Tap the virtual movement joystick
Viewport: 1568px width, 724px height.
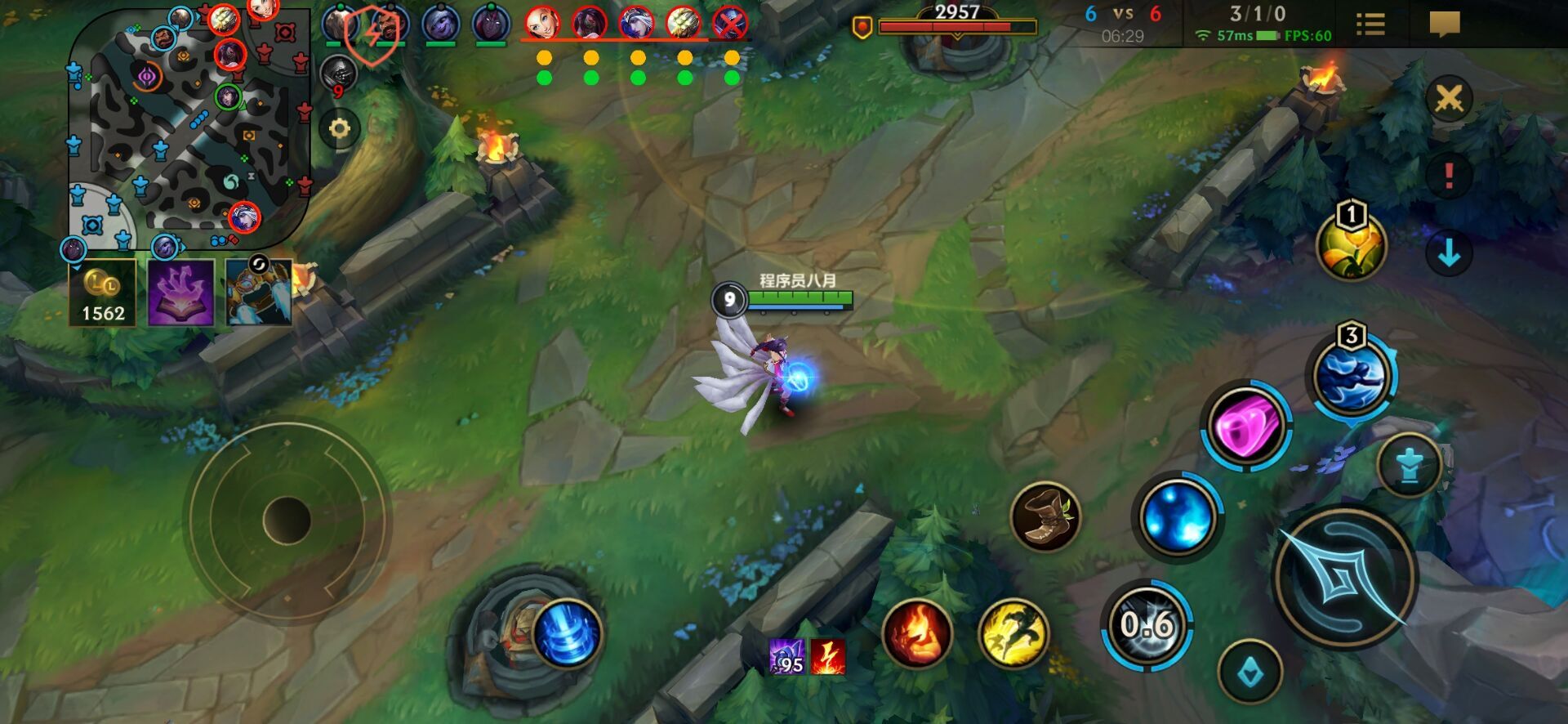click(x=287, y=520)
